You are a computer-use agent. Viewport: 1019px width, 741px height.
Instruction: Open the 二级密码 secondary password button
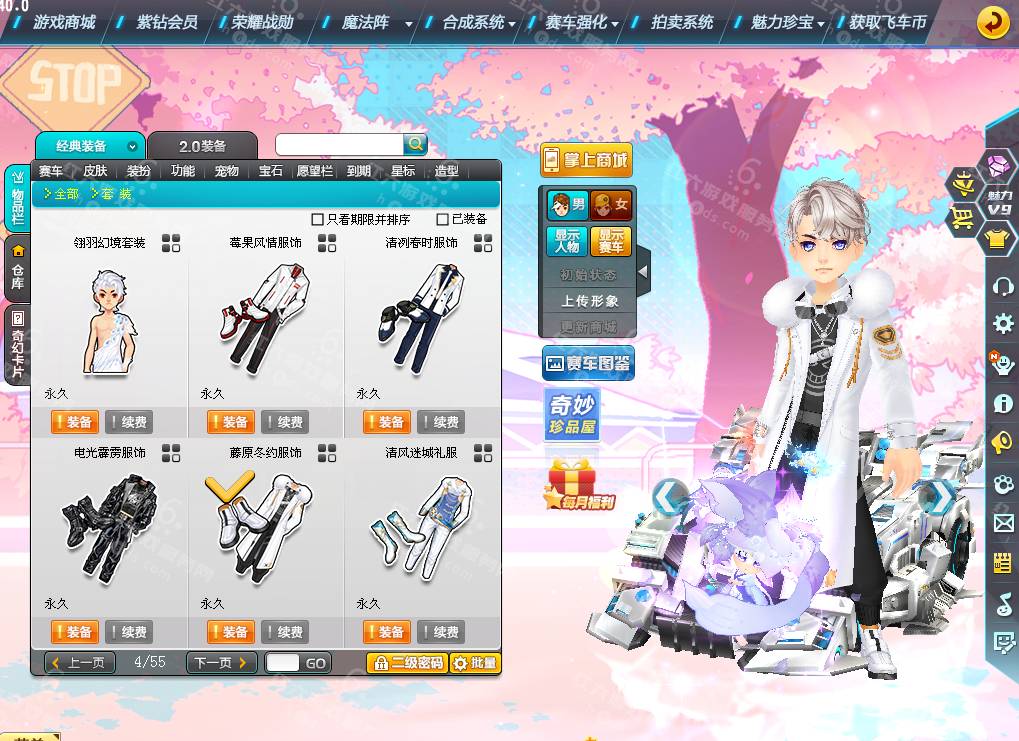pos(406,662)
